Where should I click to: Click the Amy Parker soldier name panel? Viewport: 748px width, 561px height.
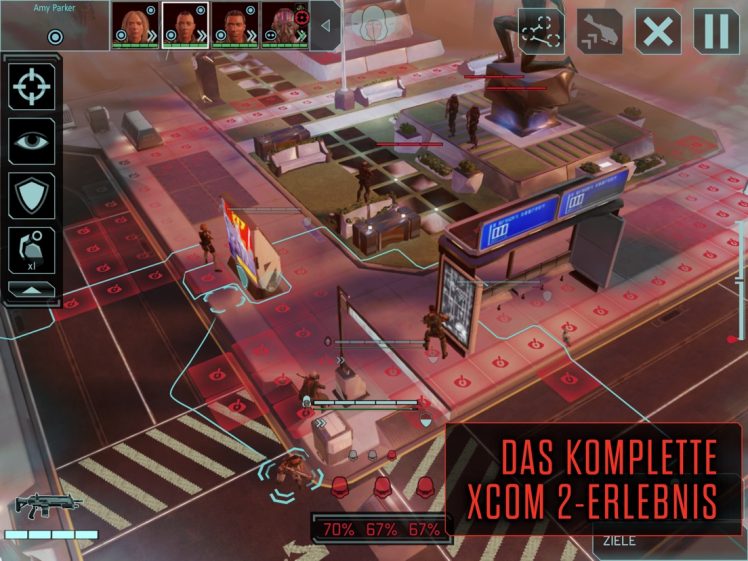click(55, 25)
